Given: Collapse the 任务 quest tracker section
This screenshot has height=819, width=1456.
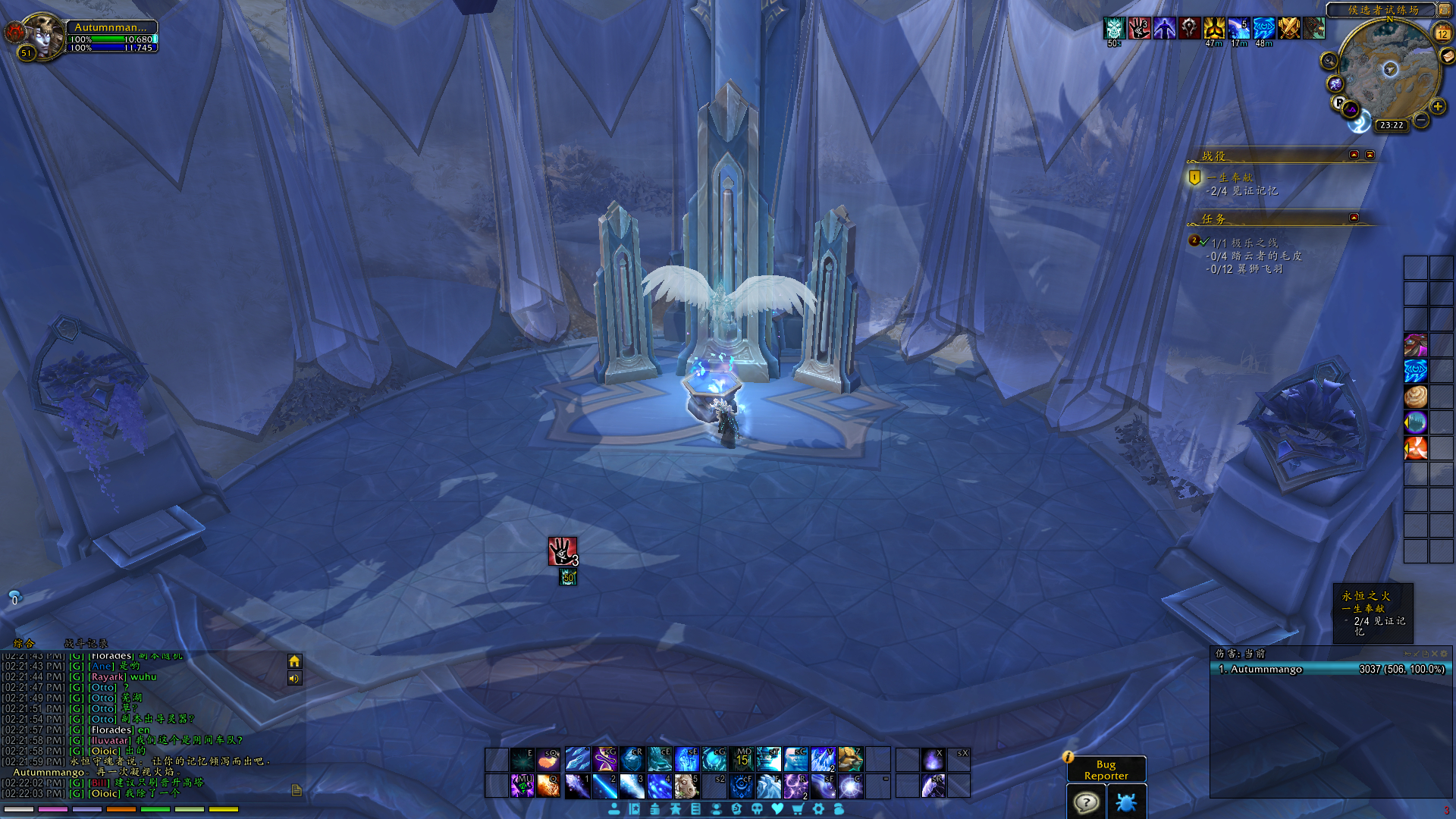Looking at the screenshot, I should tap(1354, 218).
